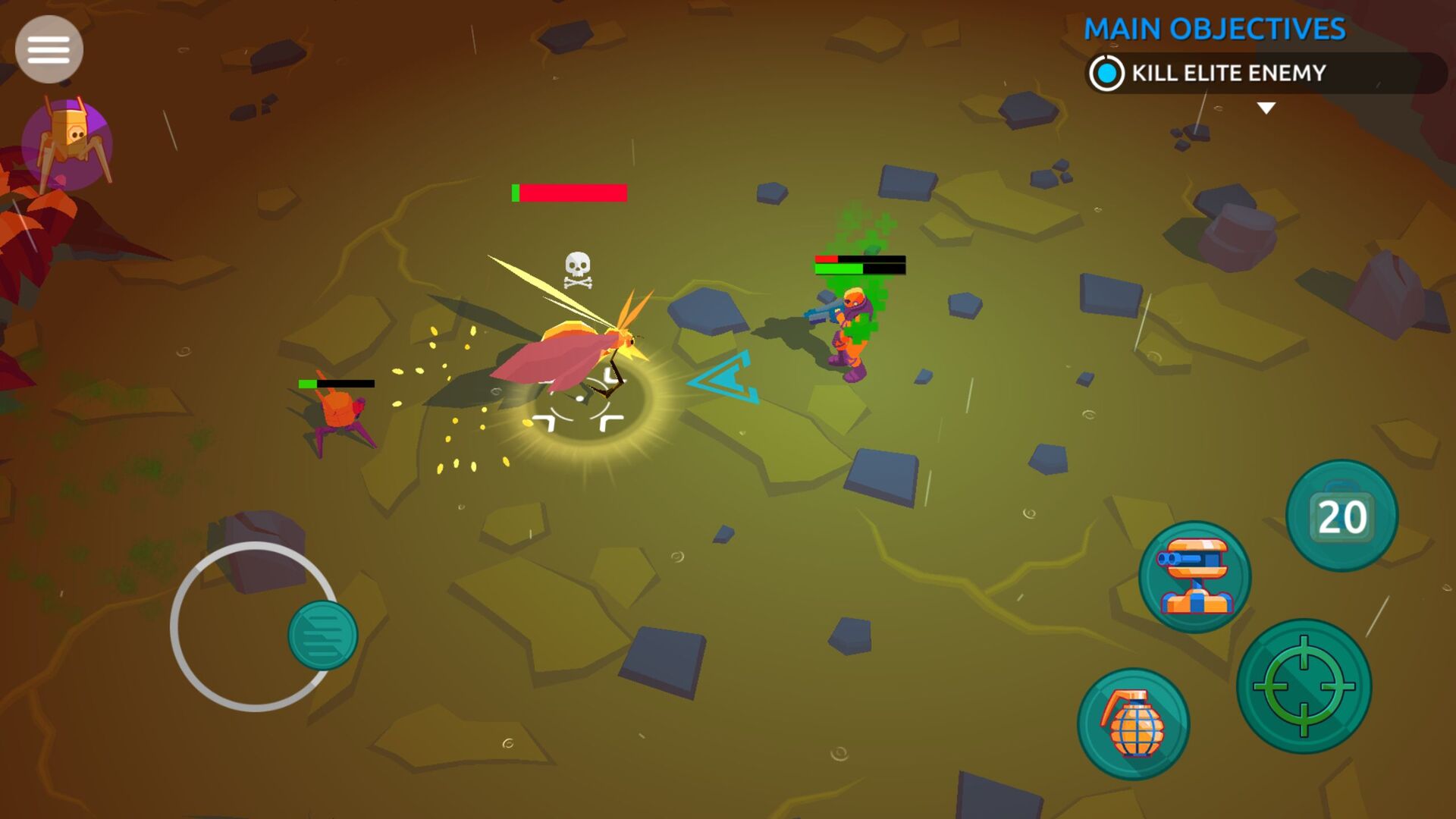1456x819 pixels.
Task: Tap the movement joystick knob
Action: pos(322,635)
